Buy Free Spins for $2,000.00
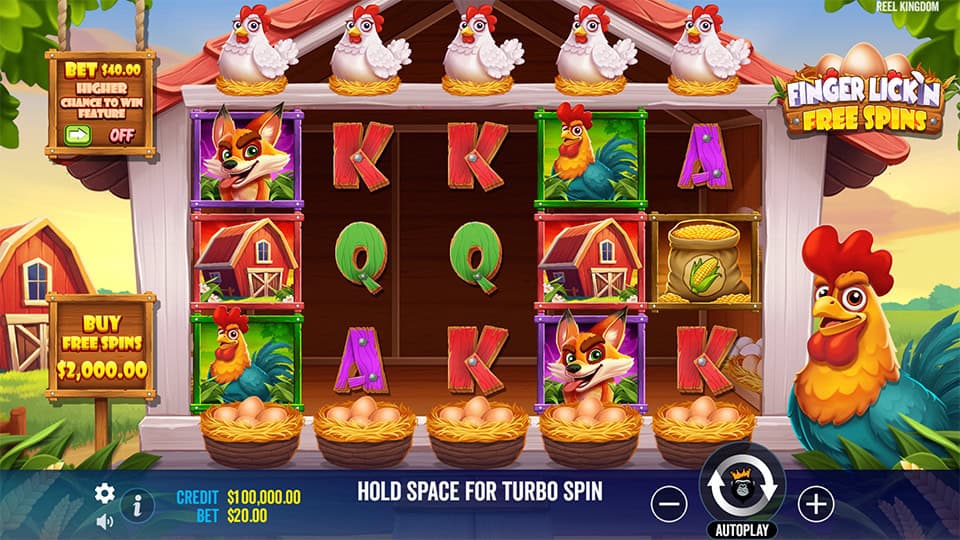960x540 pixels. [101, 346]
